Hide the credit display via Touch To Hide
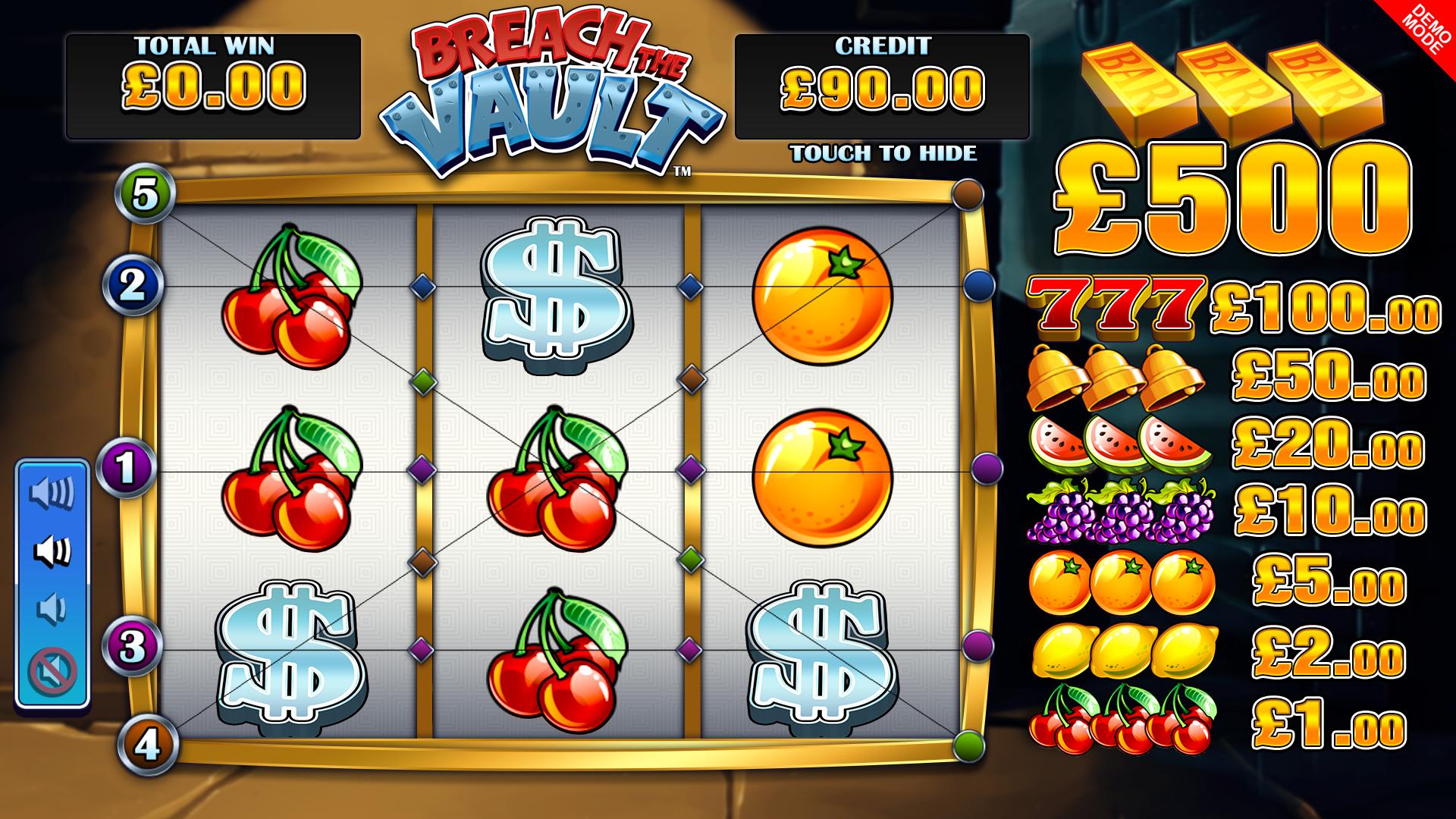Screen dimensions: 1456x819 pyautogui.click(x=883, y=153)
